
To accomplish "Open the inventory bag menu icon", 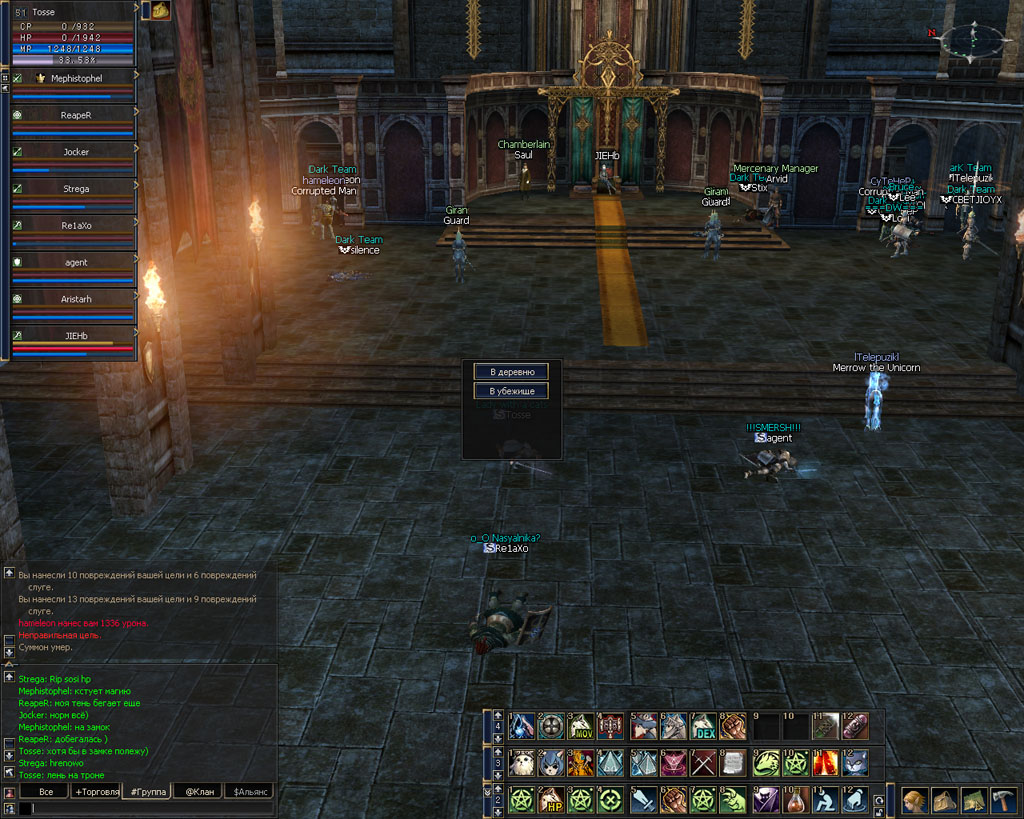I will [x=944, y=800].
